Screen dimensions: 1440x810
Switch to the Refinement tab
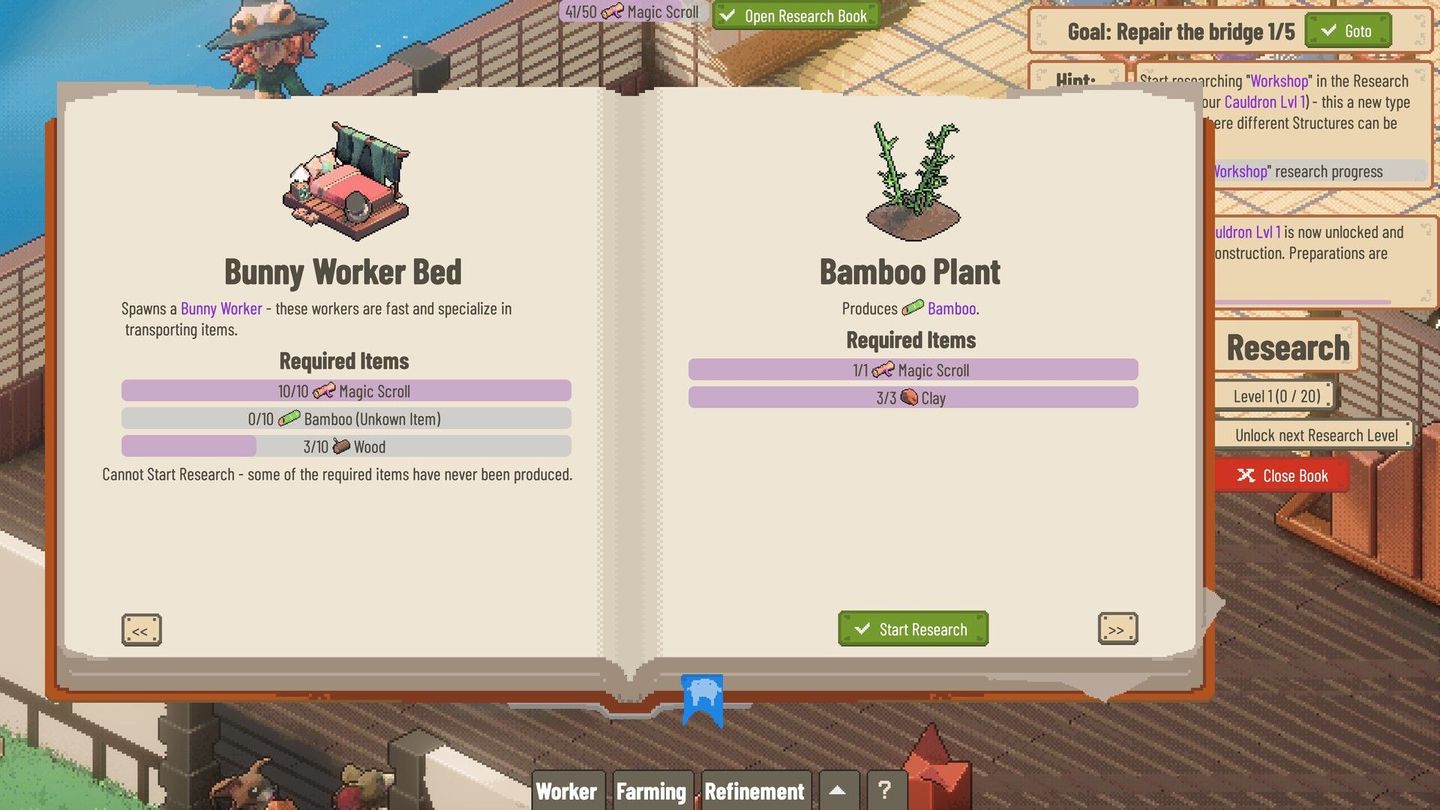756,790
